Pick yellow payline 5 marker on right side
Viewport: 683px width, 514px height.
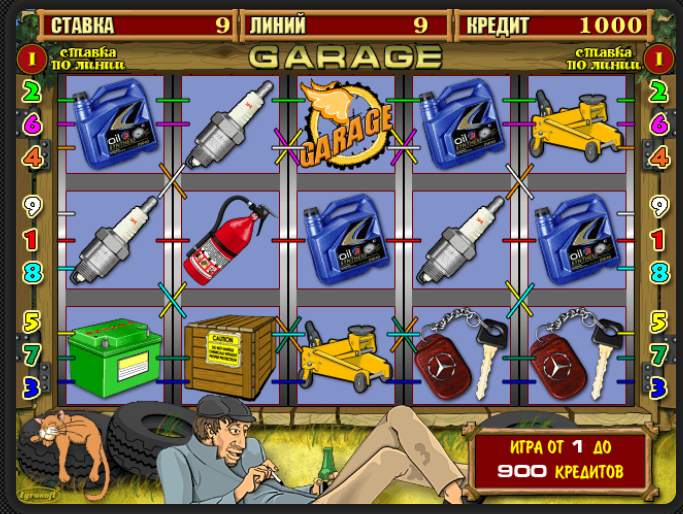[658, 322]
